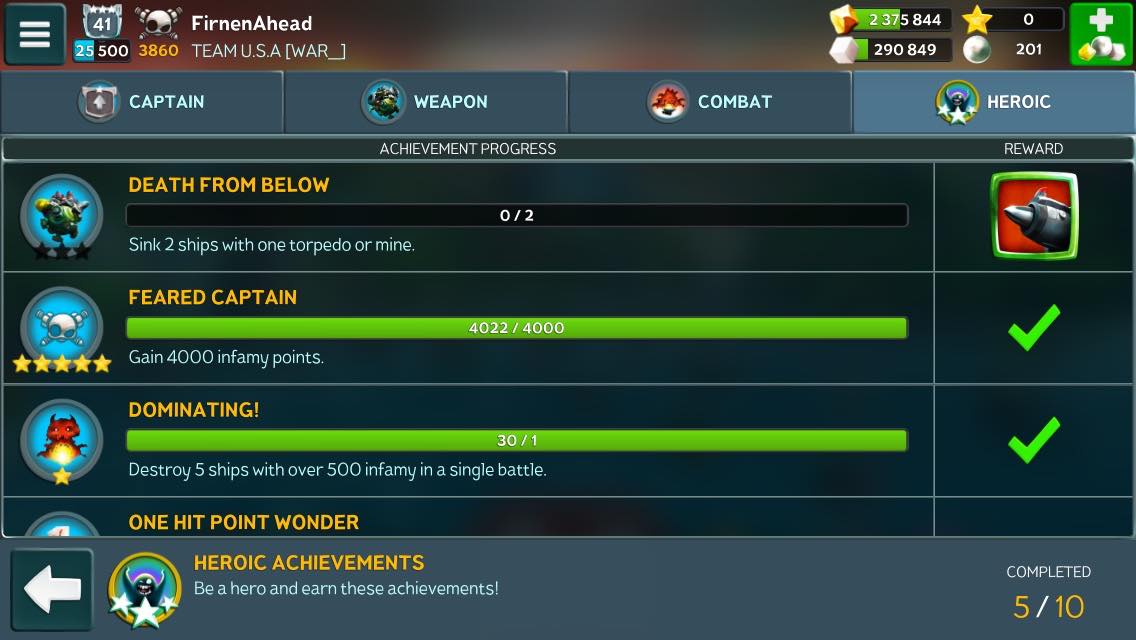Tap the Dominating! red monster badge
Screen dimensions: 1136x640
click(x=62, y=441)
